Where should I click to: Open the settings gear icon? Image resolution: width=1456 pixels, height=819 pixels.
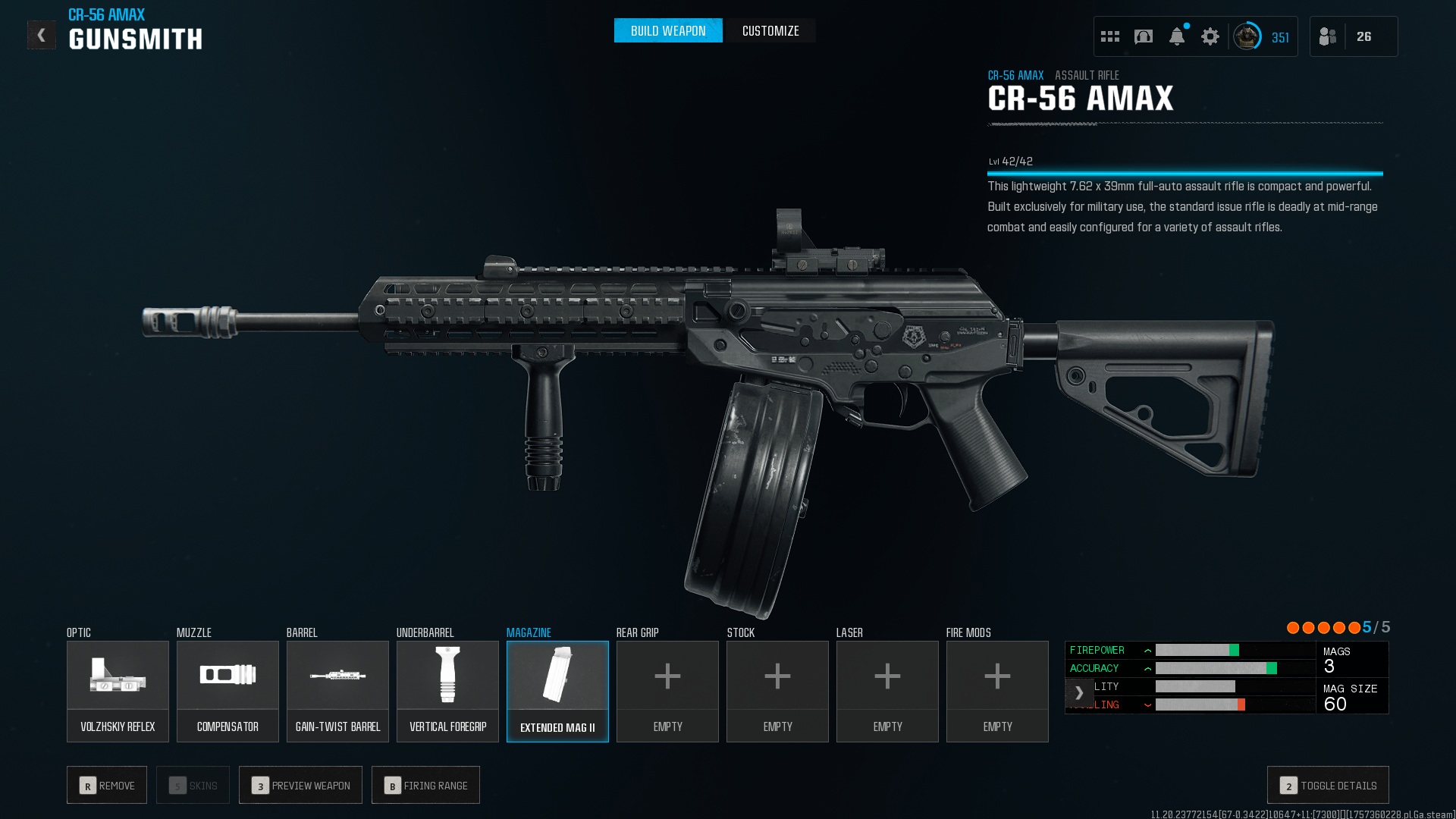pos(1210,36)
